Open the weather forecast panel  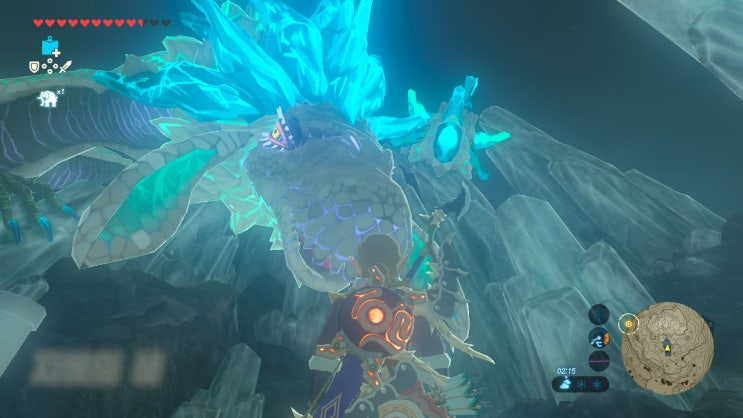(580, 383)
